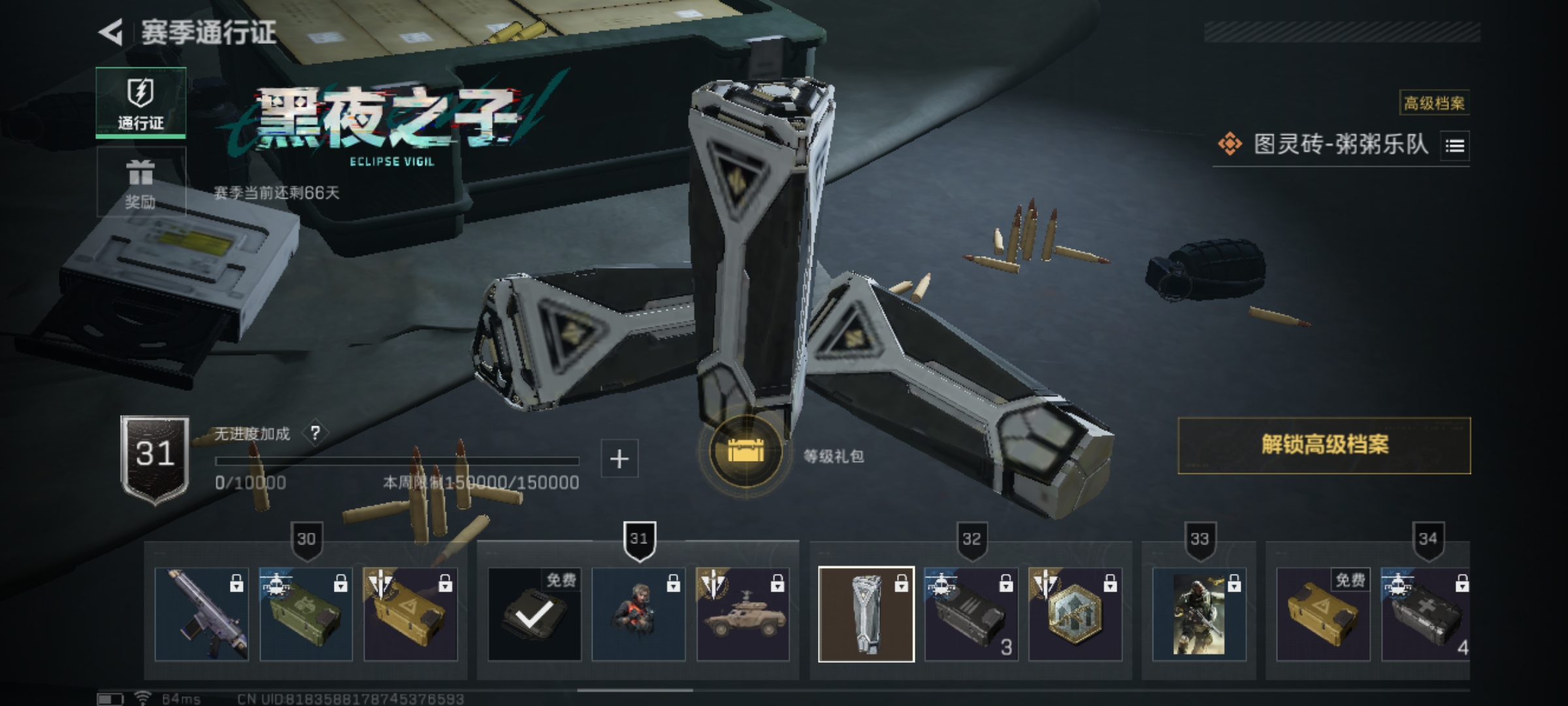
Task: Open the list icon next to 图灵砖-粥粥乐队
Action: 1454,145
